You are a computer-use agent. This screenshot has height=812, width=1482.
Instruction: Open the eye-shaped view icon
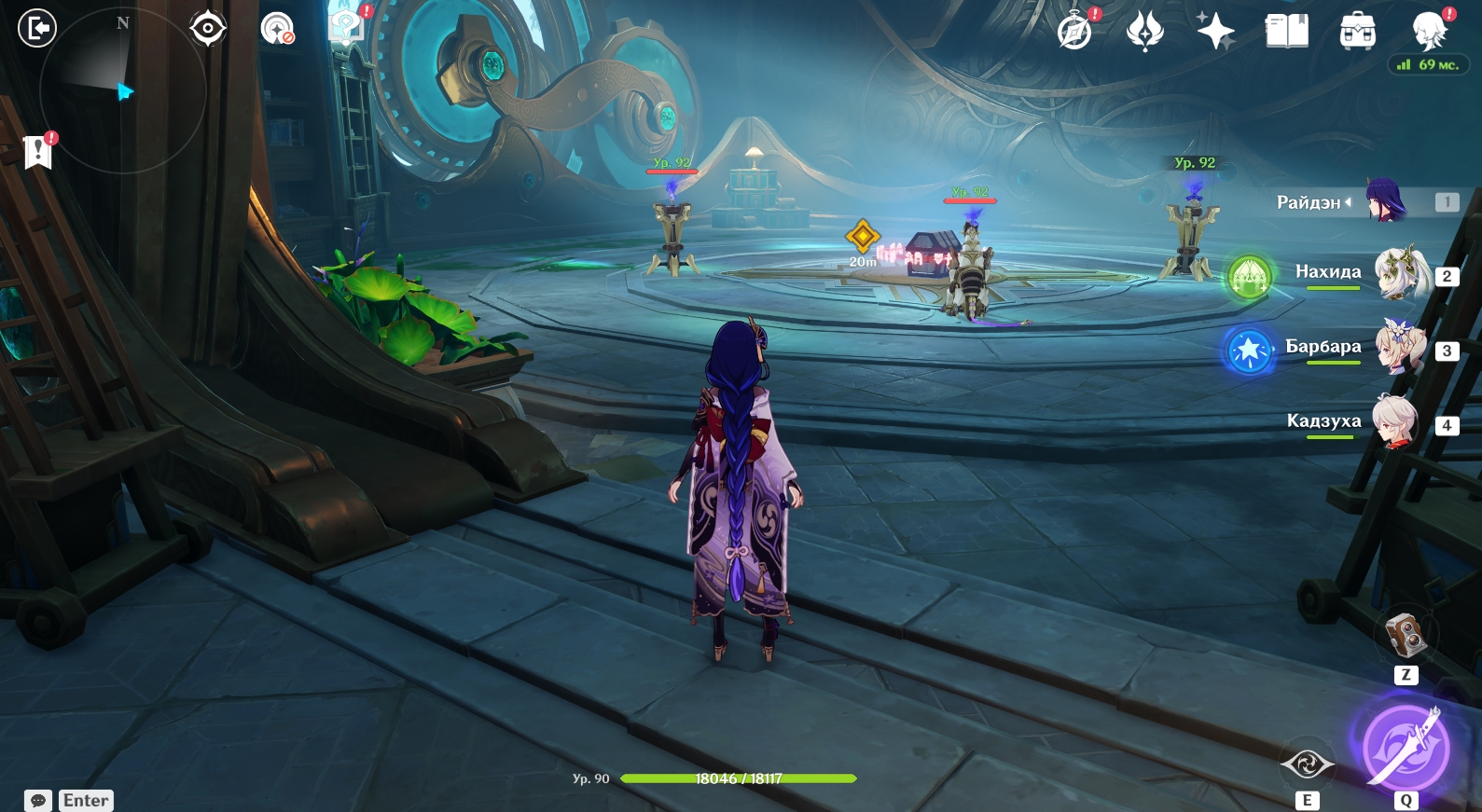207,28
